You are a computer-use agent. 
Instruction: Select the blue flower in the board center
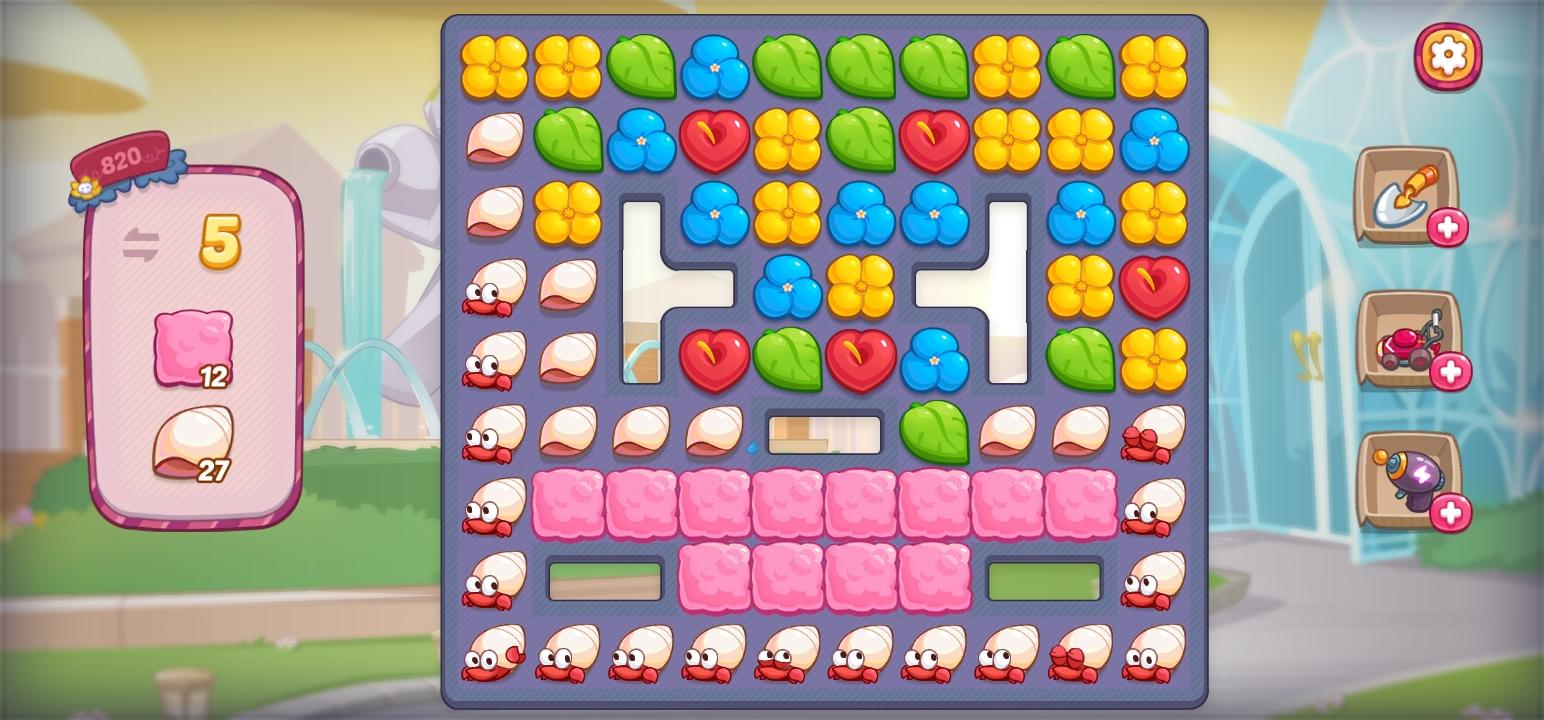[x=790, y=286]
